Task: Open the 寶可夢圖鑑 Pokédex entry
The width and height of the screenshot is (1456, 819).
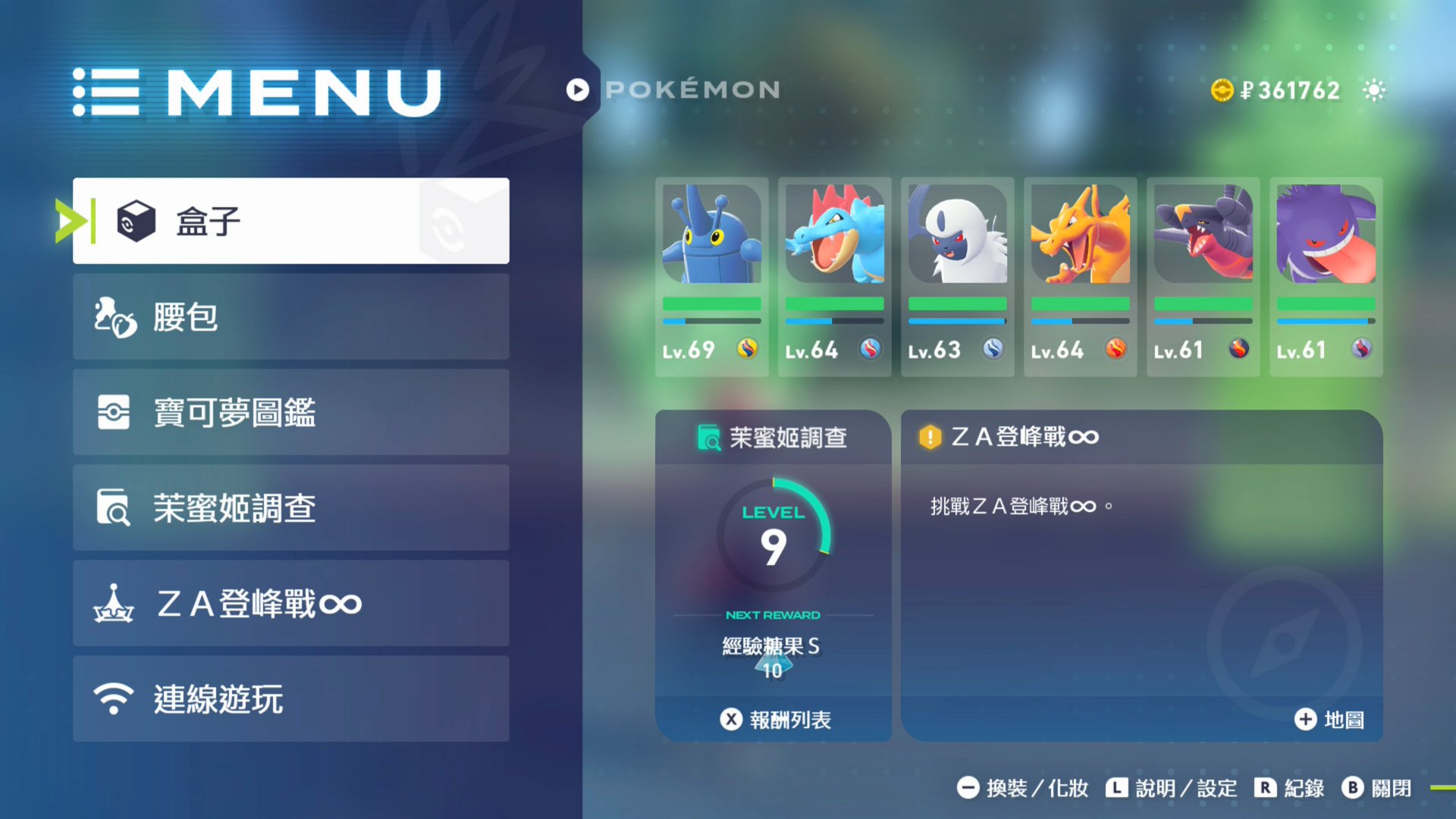Action: click(290, 412)
